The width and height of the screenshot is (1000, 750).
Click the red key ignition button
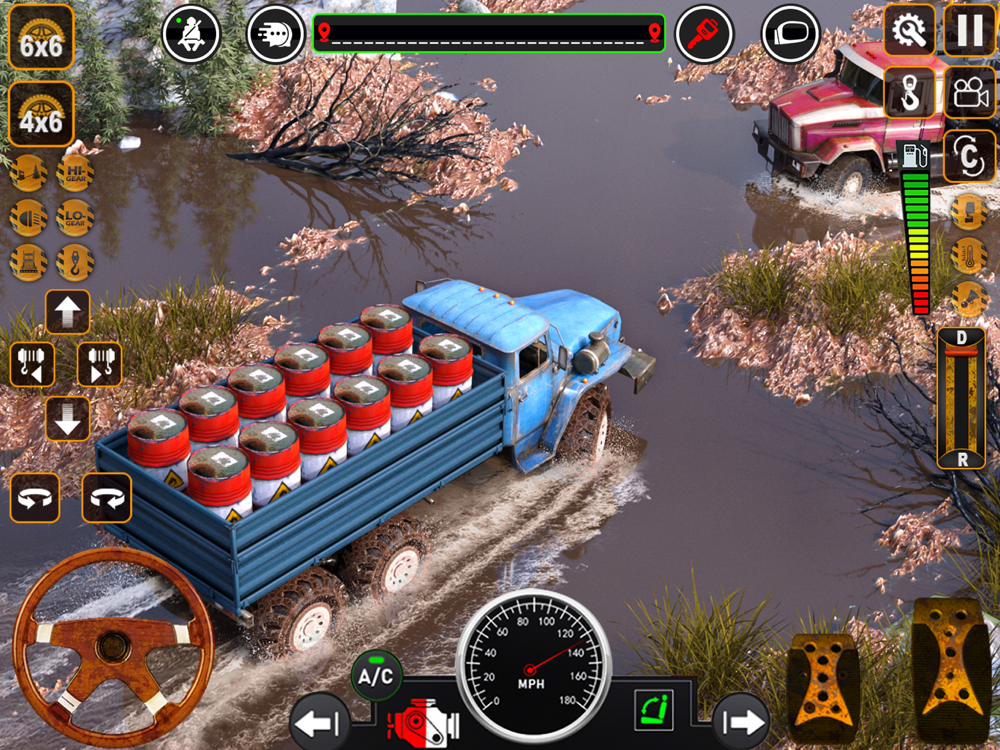pos(703,35)
